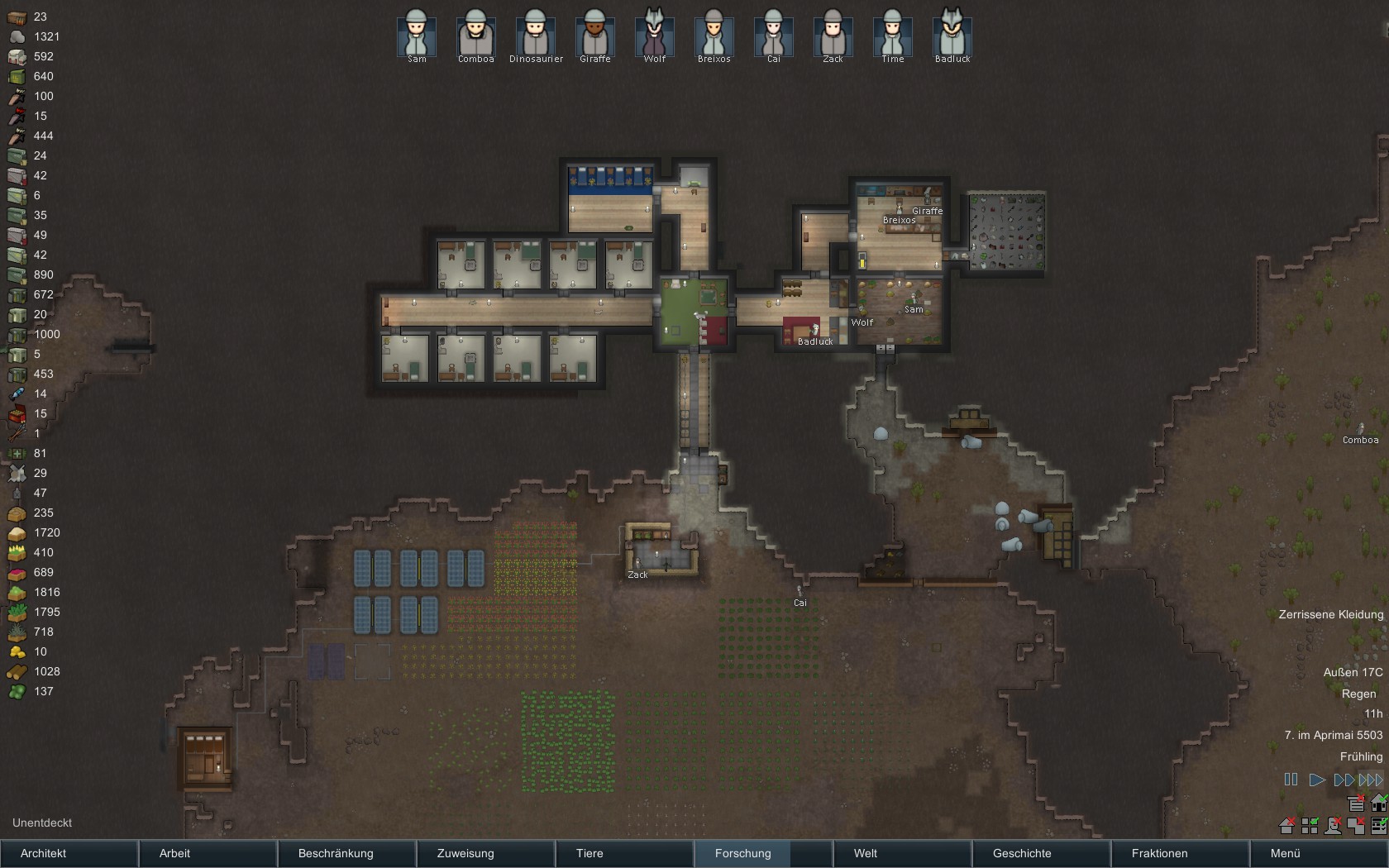Click the wood resource icon showing 23
1389x868 pixels.
(x=16, y=17)
